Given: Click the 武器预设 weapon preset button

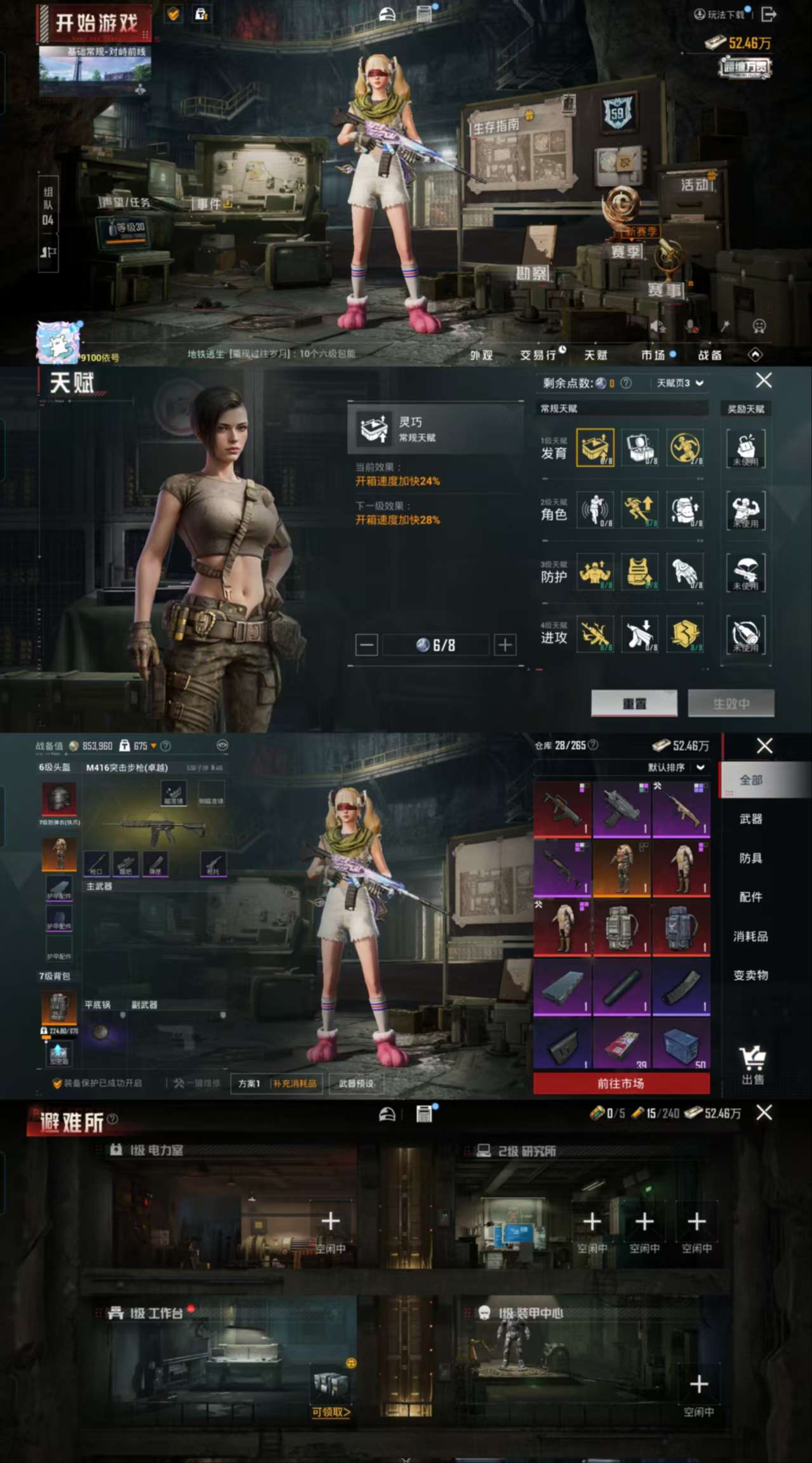Looking at the screenshot, I should coord(356,1083).
